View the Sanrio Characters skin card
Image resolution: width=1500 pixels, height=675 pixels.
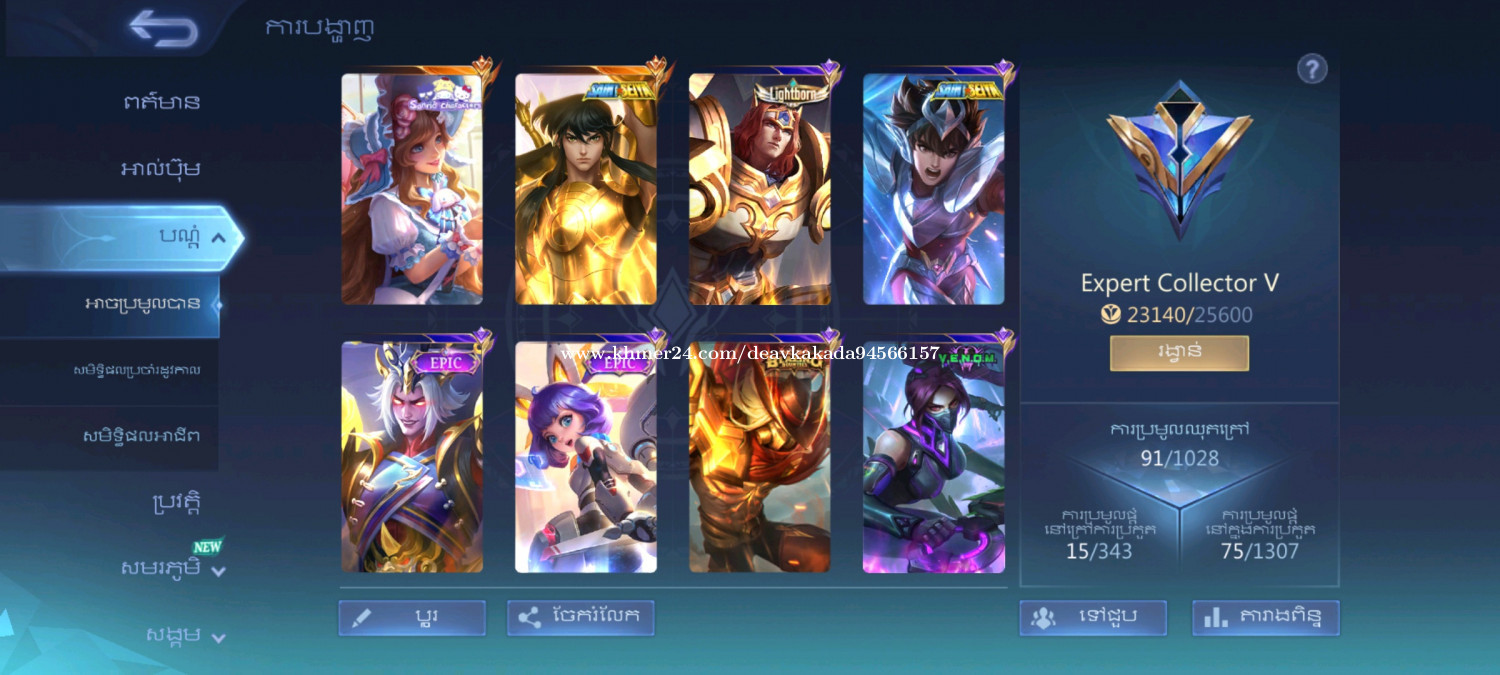412,188
